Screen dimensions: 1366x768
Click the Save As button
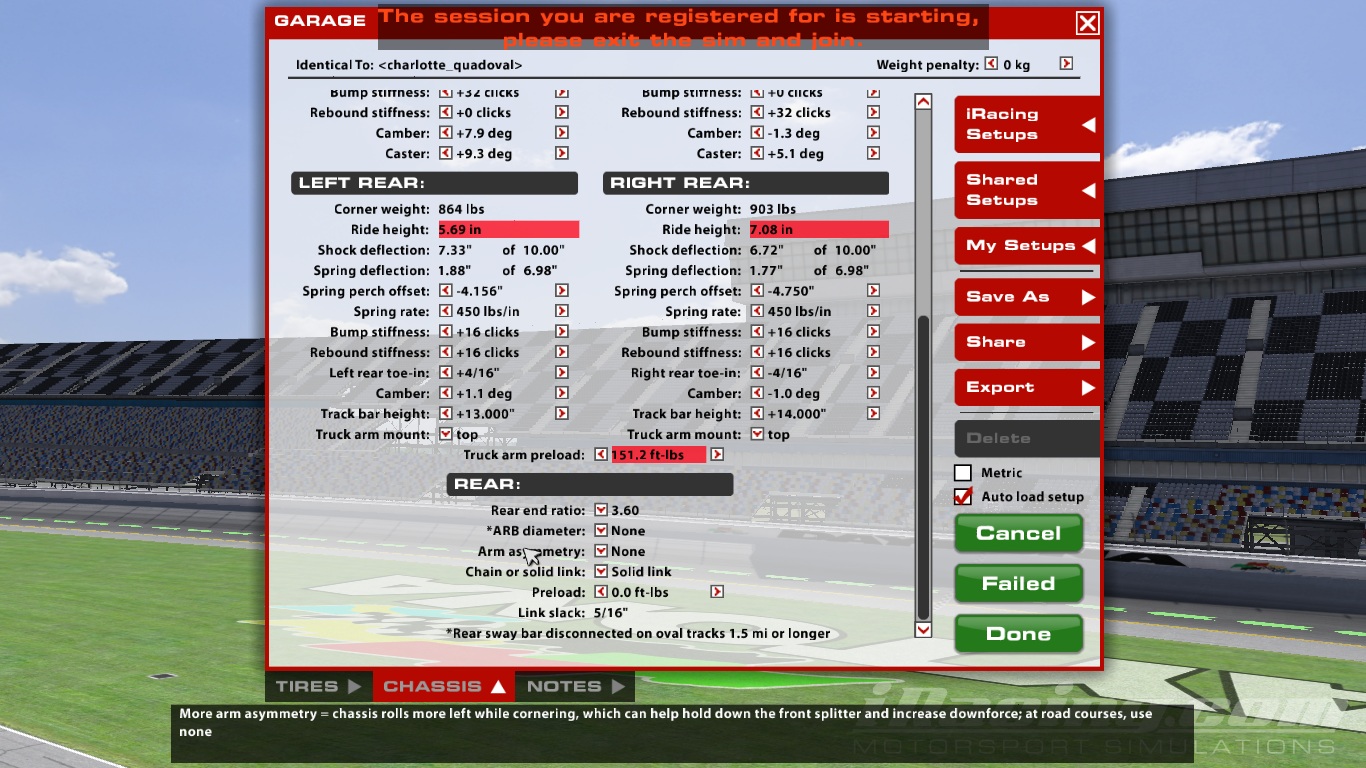tap(1027, 297)
